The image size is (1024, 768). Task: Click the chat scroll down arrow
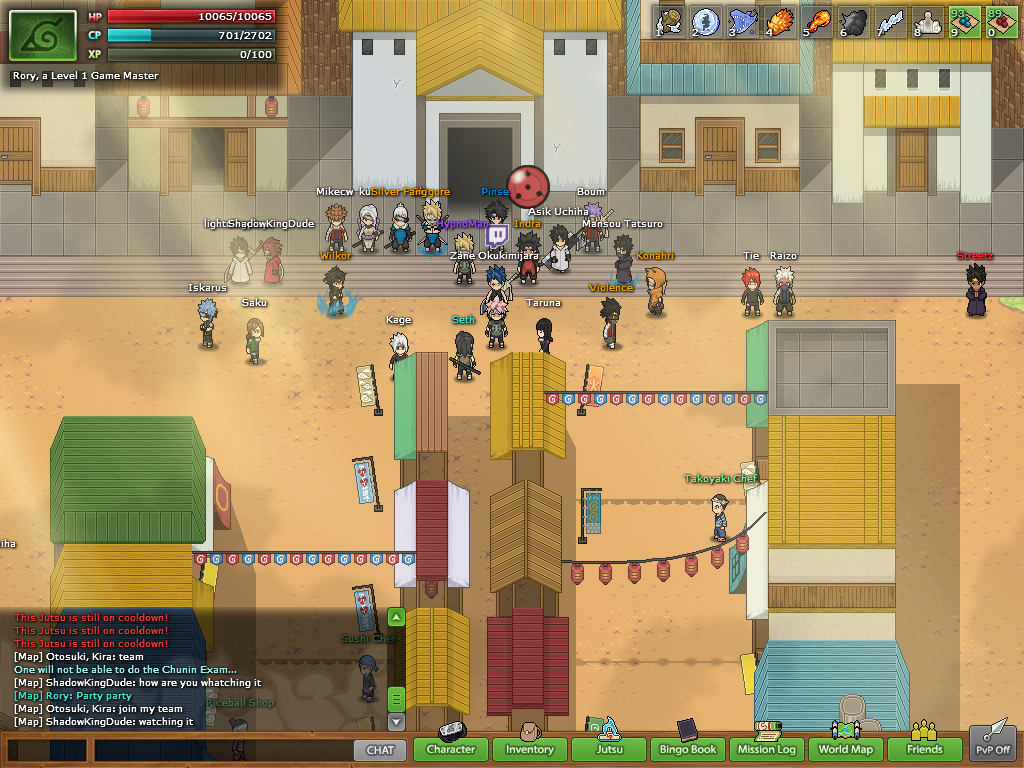point(396,721)
